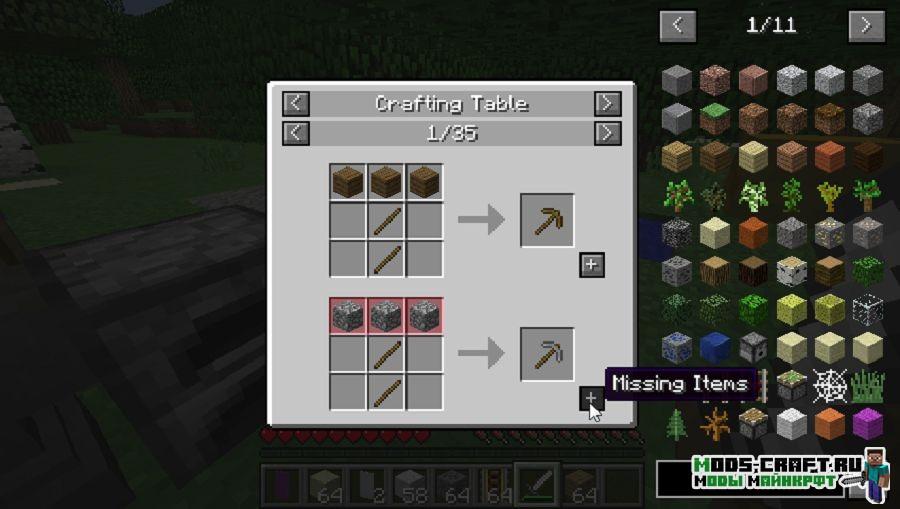This screenshot has width=900, height=509.
Task: Click the plus button showing Missing Items
Action: pyautogui.click(x=591, y=399)
